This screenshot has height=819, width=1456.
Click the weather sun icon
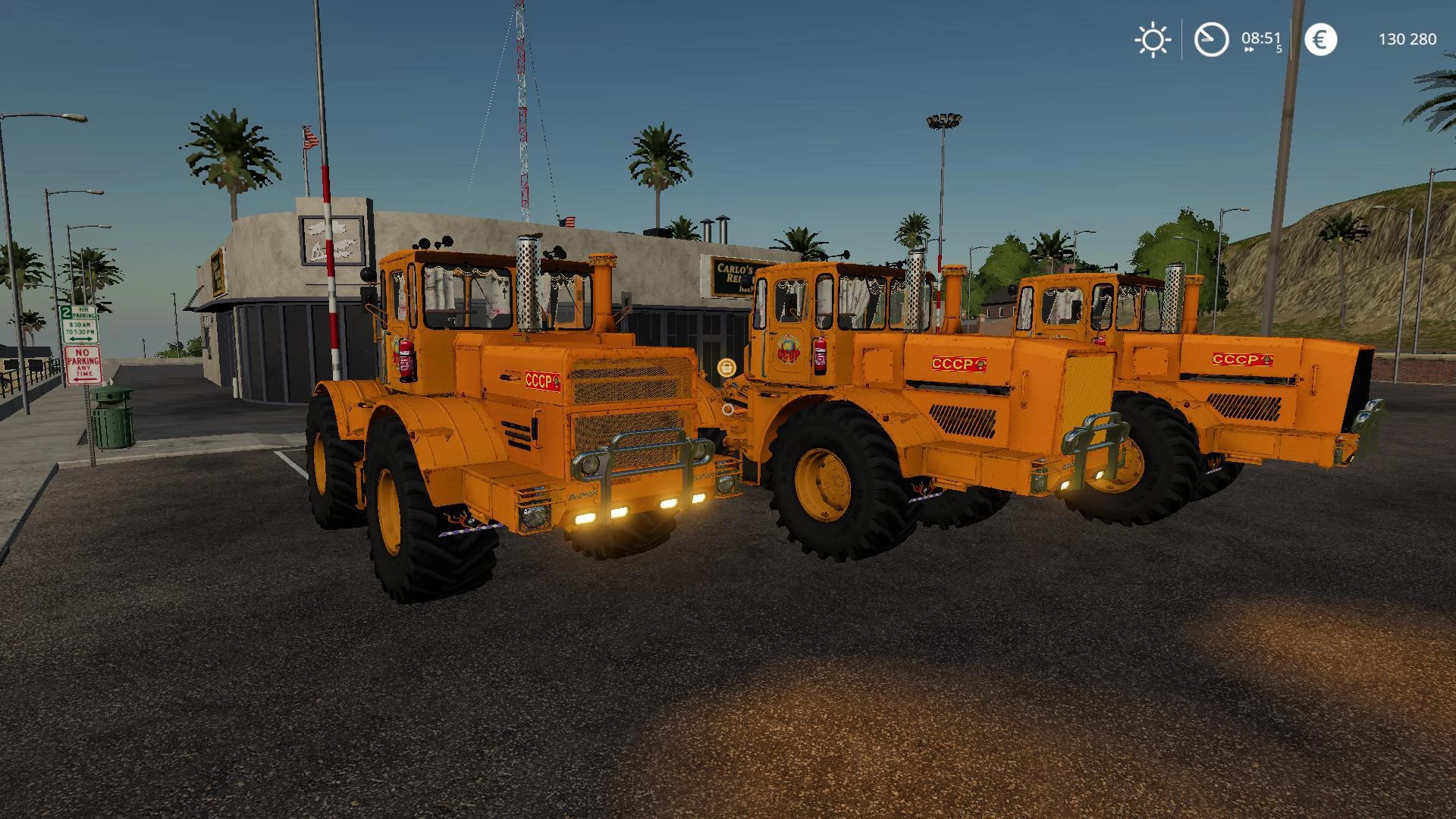pyautogui.click(x=1152, y=39)
